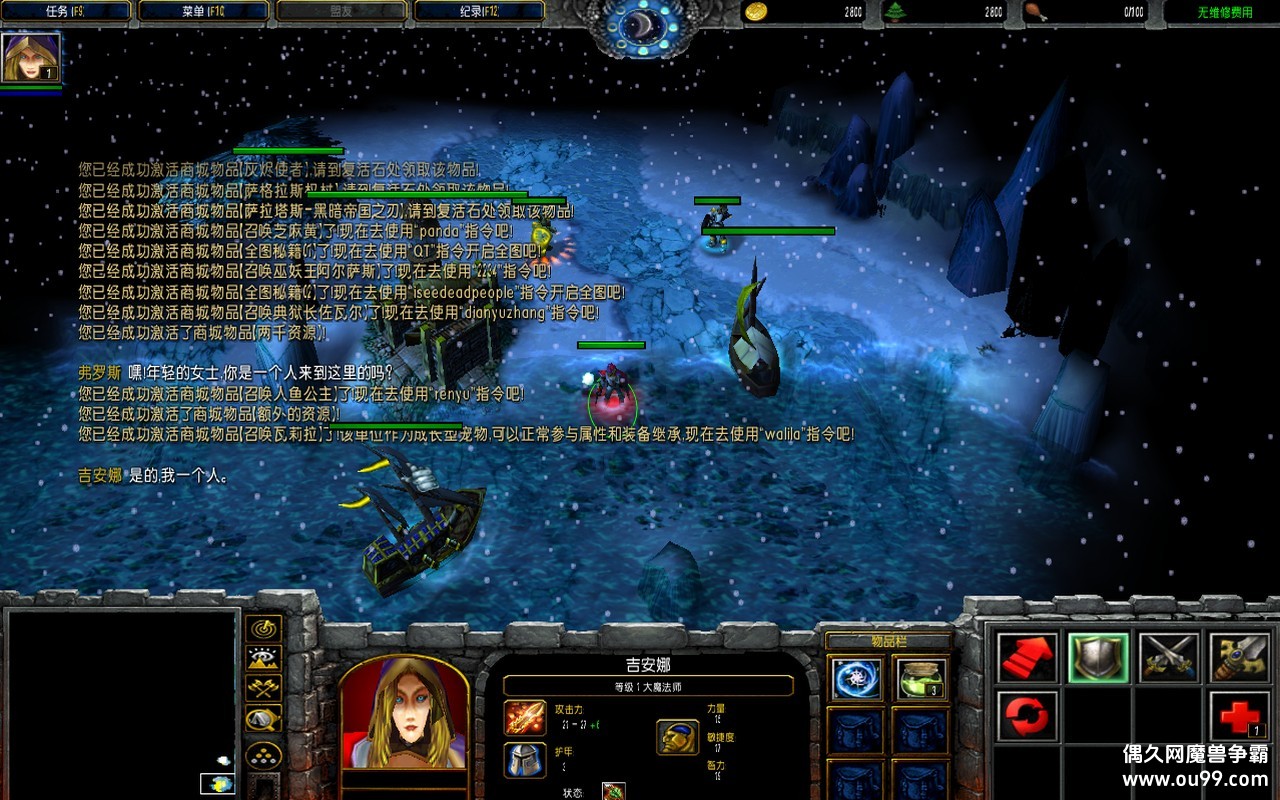
Task: Click the formation movement toggle button
Action: click(264, 753)
